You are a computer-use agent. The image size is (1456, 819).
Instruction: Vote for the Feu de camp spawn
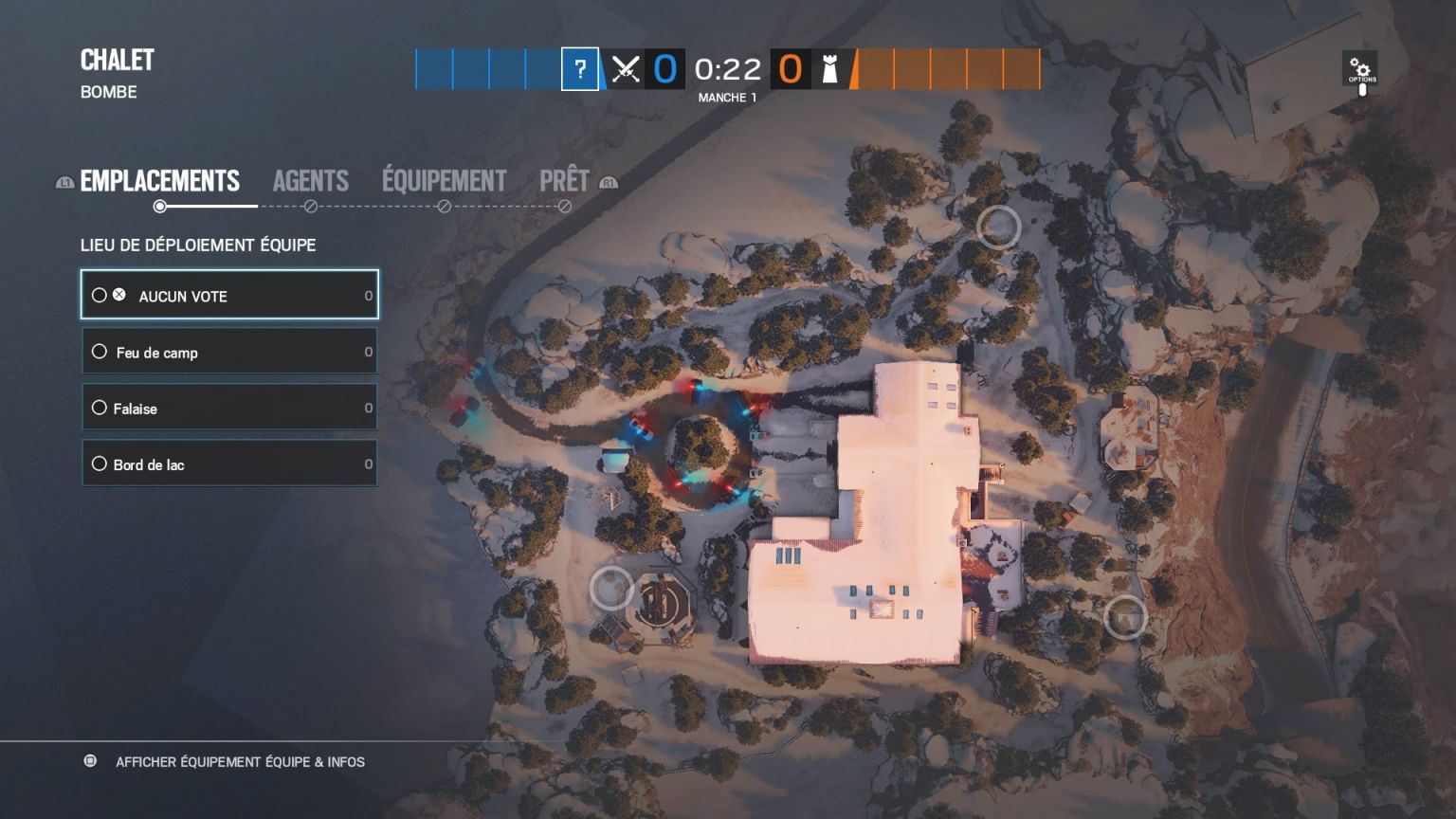coord(229,352)
